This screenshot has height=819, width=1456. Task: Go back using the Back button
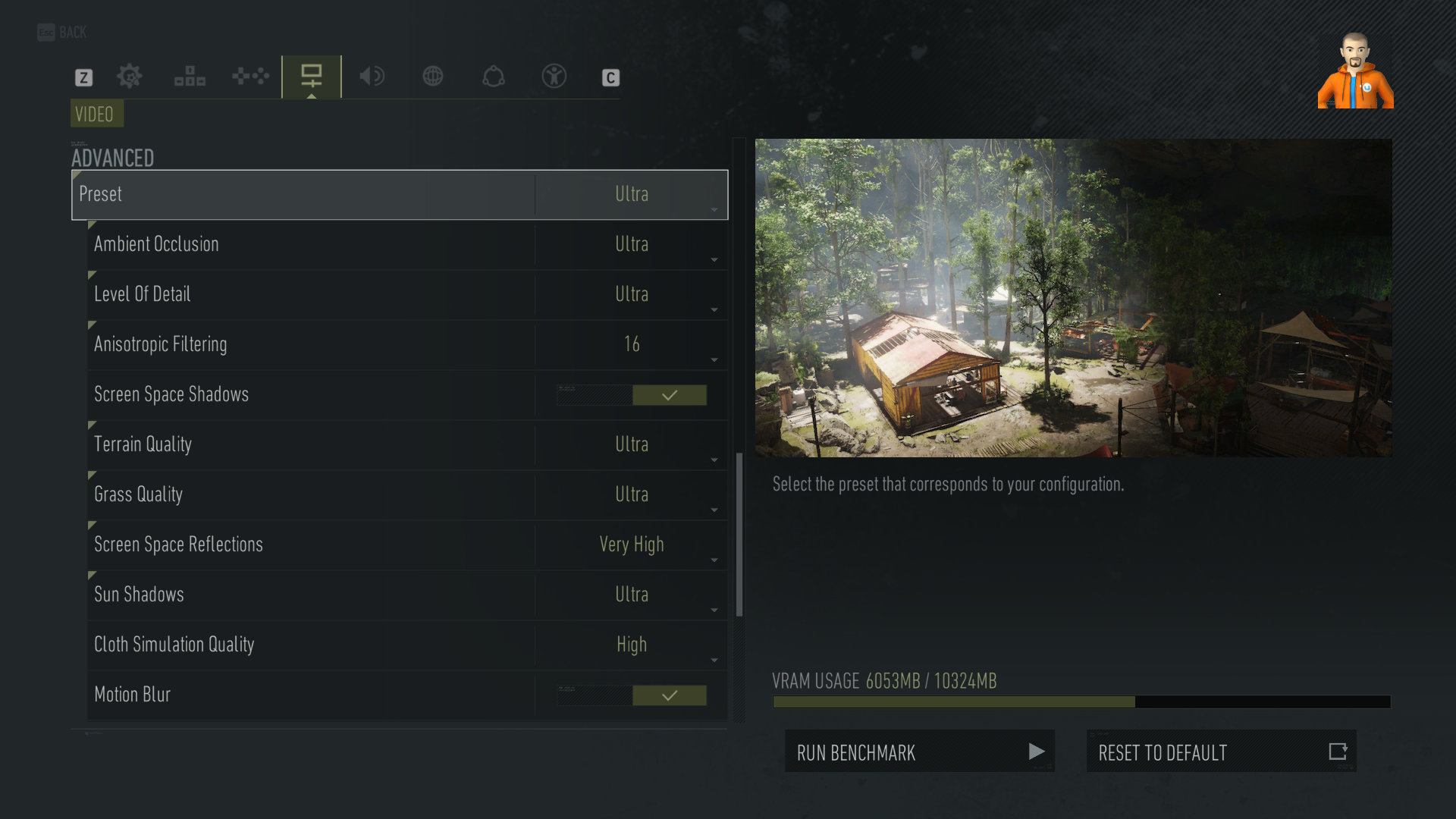[62, 33]
